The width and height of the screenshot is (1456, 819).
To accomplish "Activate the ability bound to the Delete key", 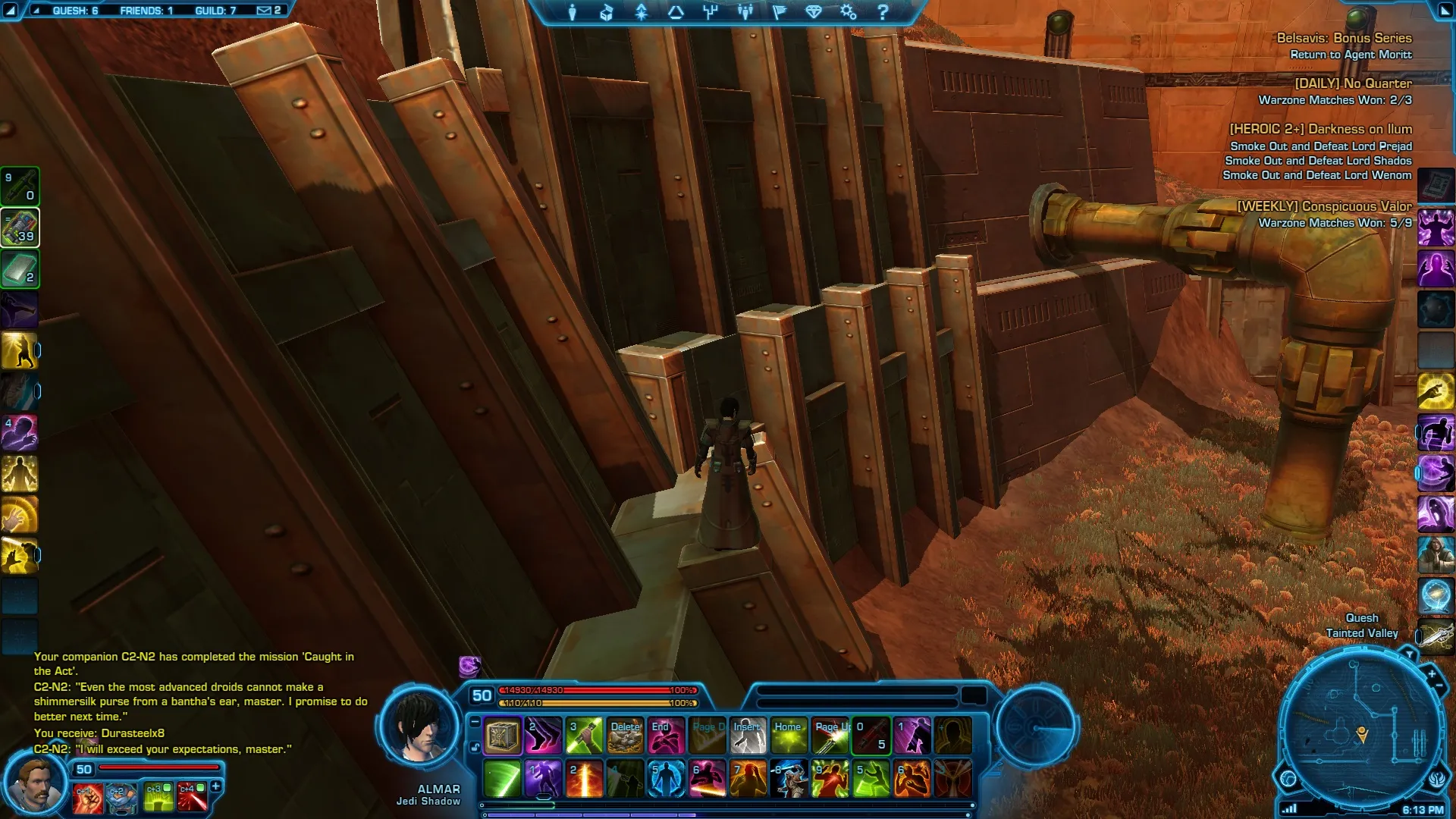I will coord(626,736).
